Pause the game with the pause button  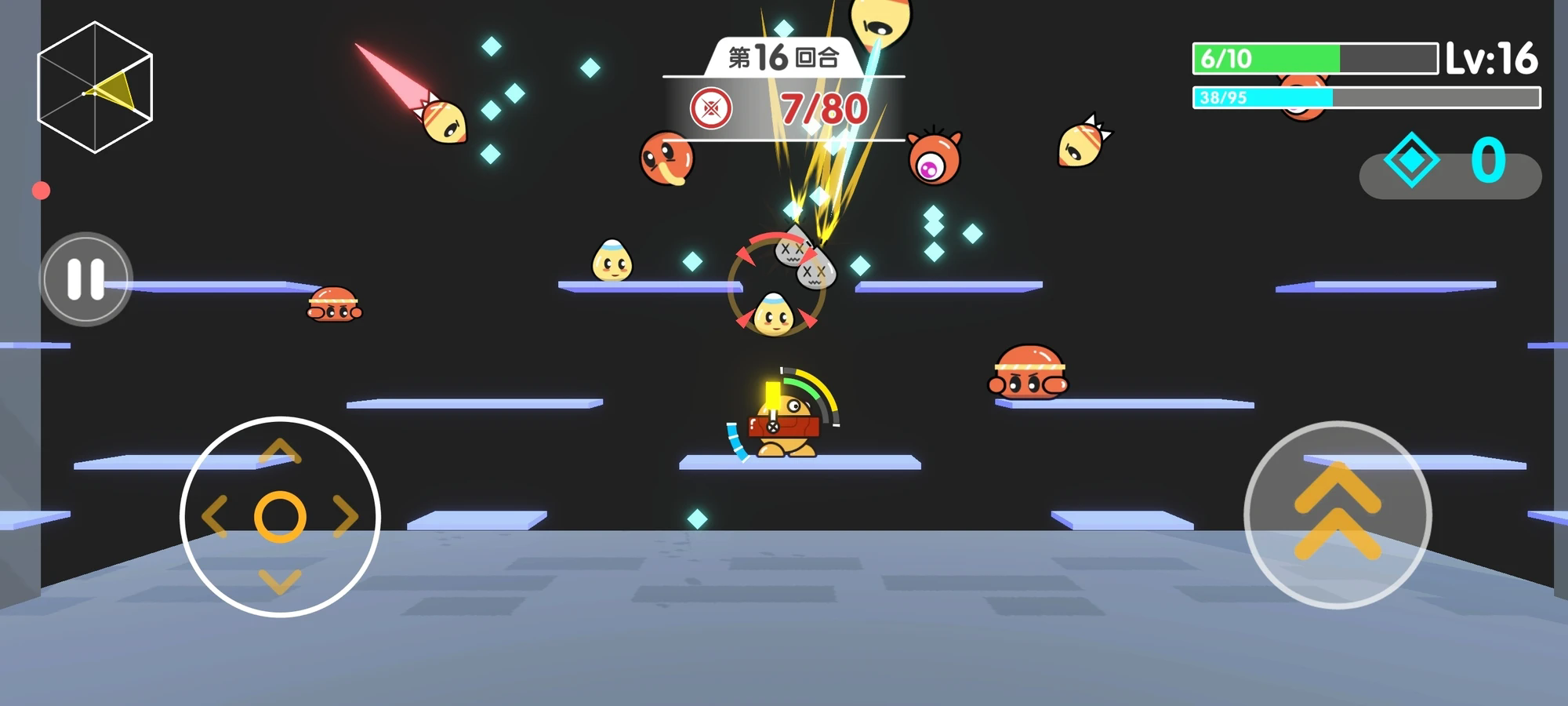click(85, 278)
